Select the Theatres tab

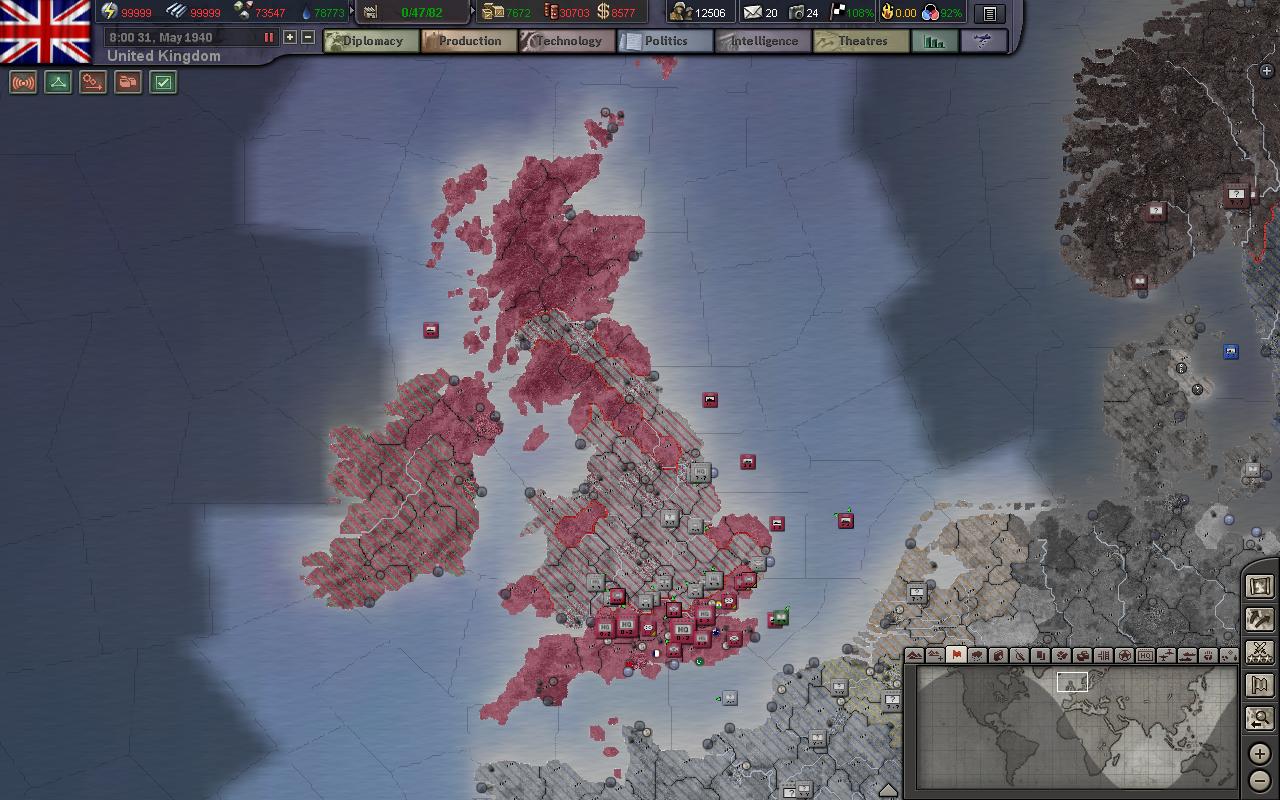tap(861, 41)
